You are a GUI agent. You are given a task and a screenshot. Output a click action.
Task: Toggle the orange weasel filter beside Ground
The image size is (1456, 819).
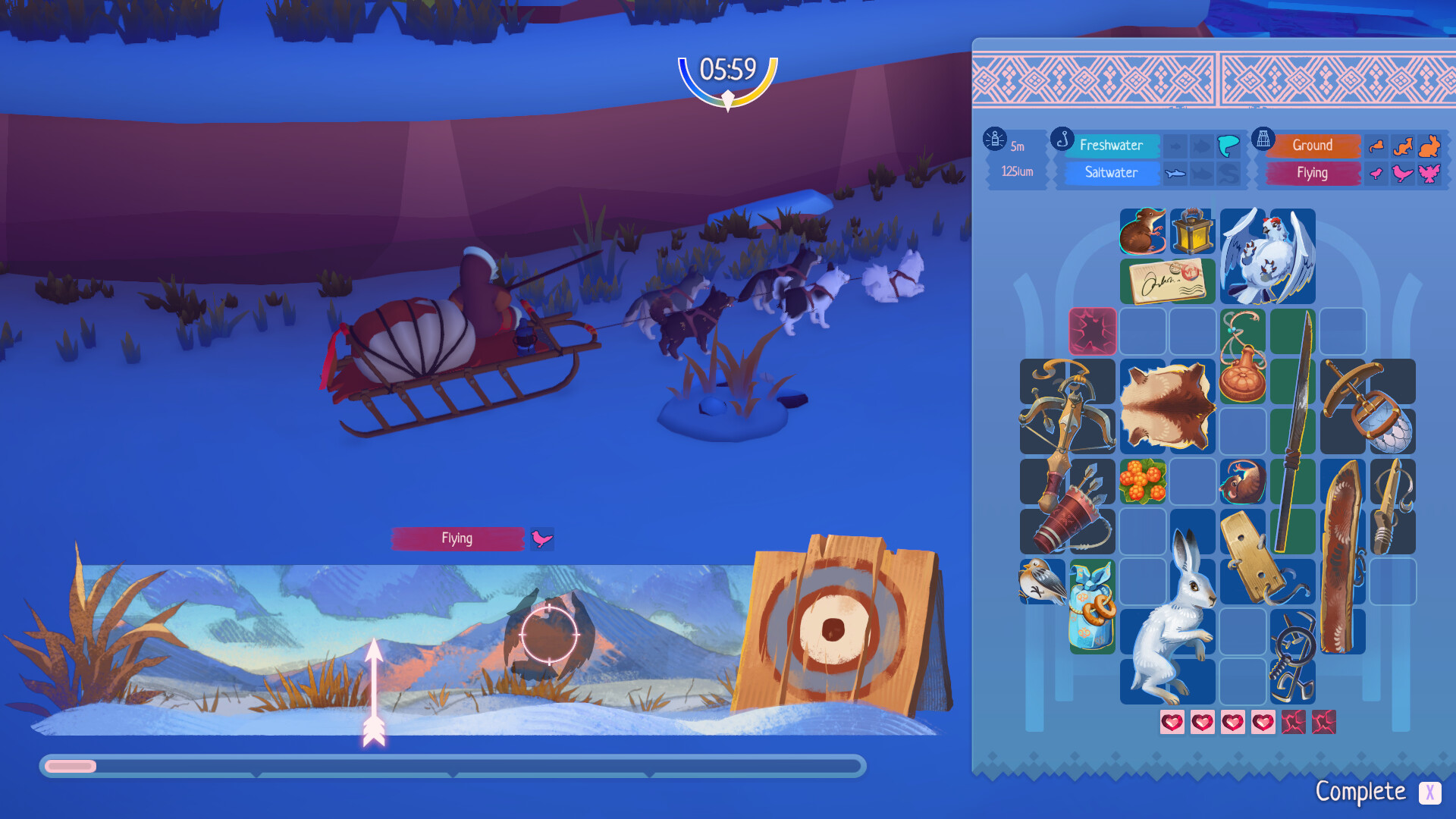[x=1375, y=146]
